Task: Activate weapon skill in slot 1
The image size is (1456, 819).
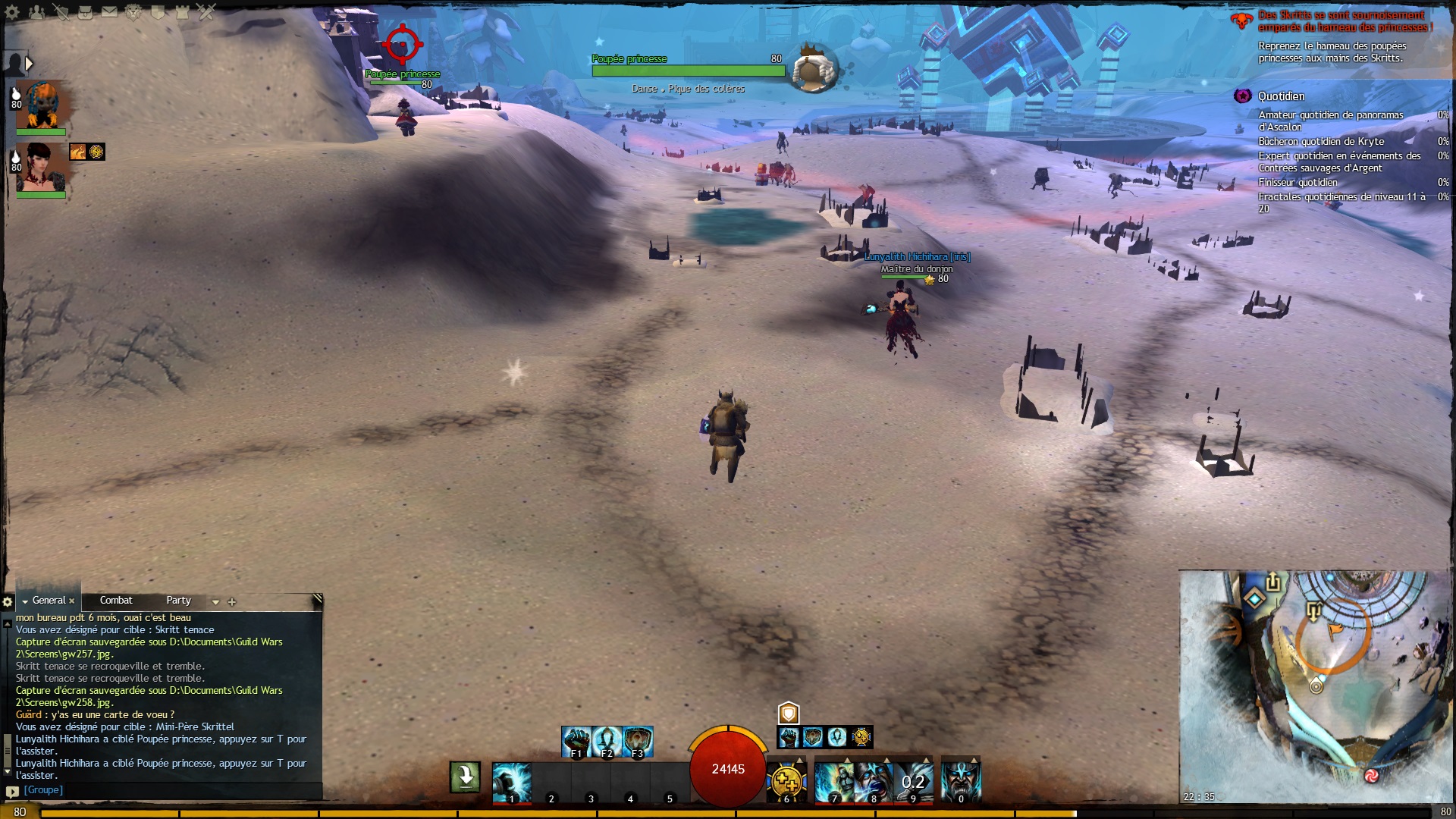Action: (x=511, y=782)
